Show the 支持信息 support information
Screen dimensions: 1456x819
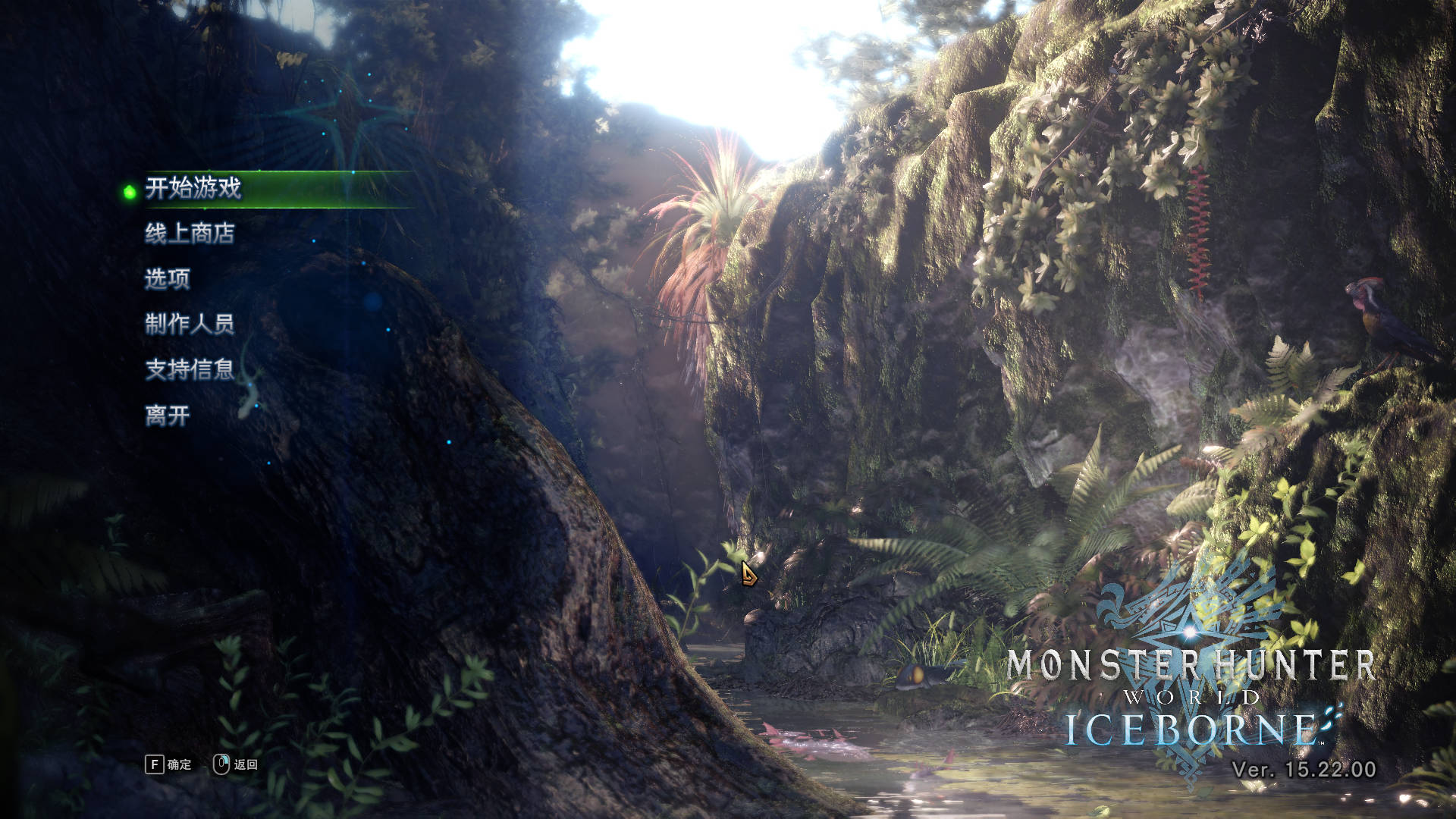tap(190, 369)
